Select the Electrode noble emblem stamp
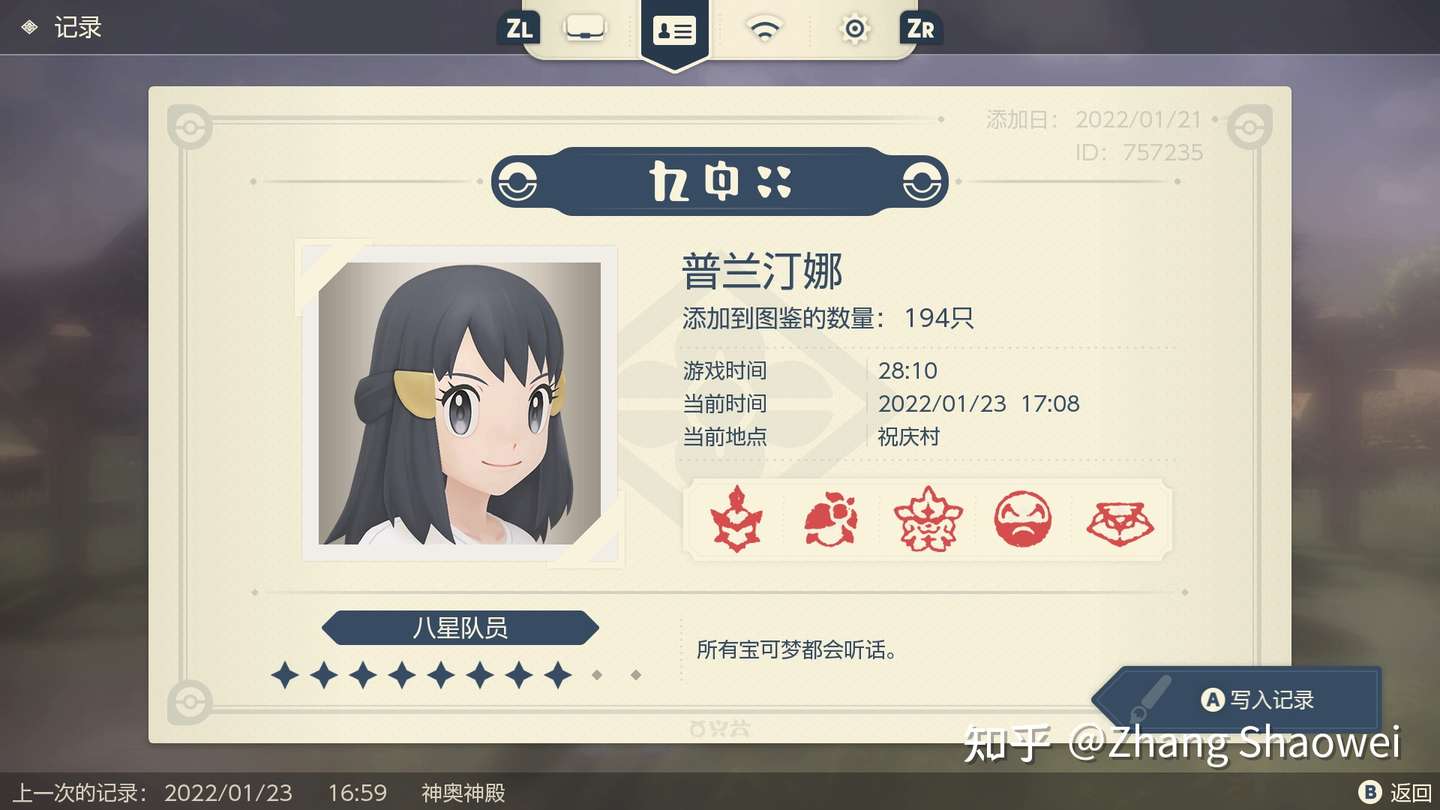The height and width of the screenshot is (810, 1440). [1023, 518]
